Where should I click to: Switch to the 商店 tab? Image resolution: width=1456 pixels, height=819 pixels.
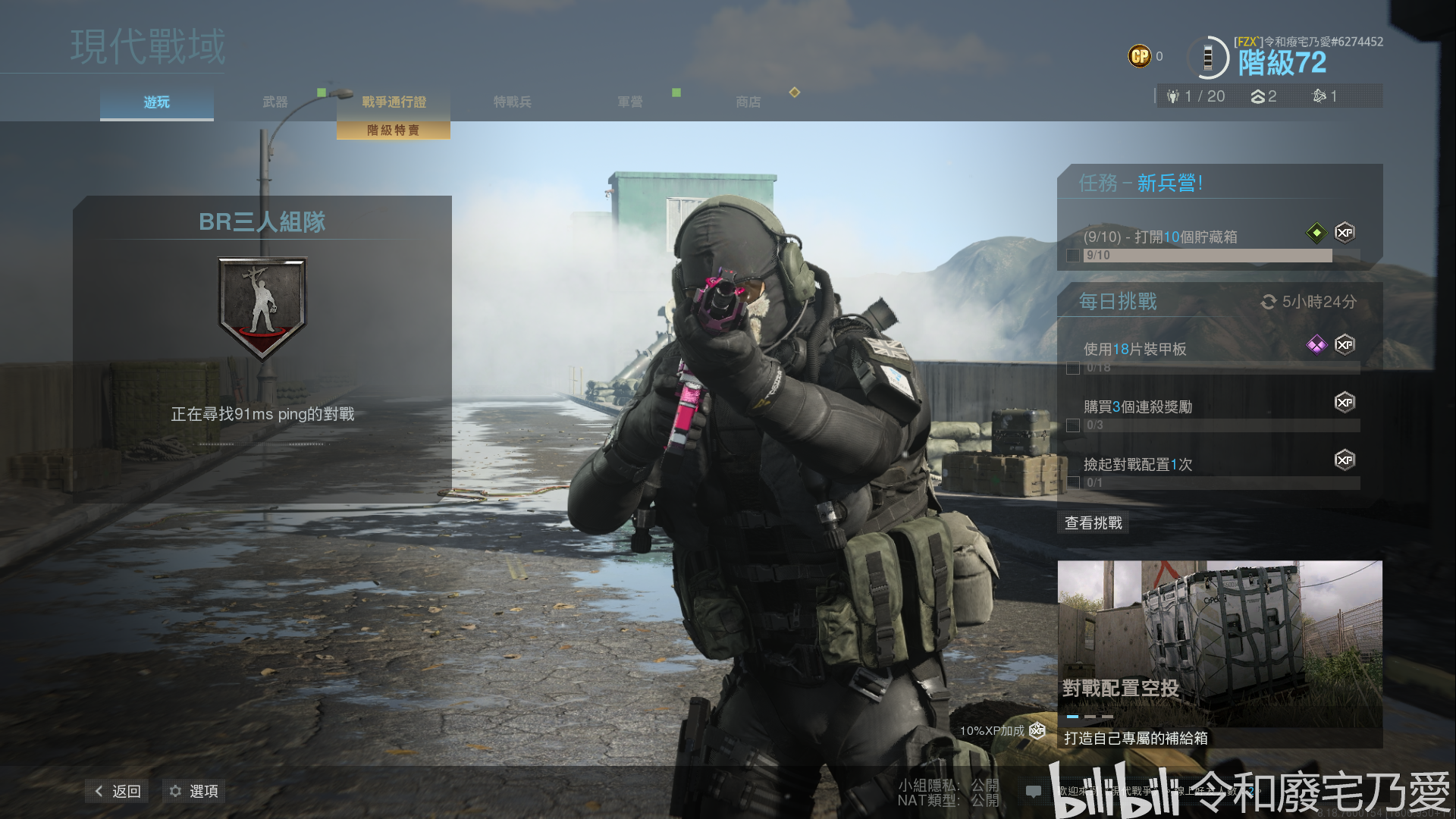click(x=748, y=102)
